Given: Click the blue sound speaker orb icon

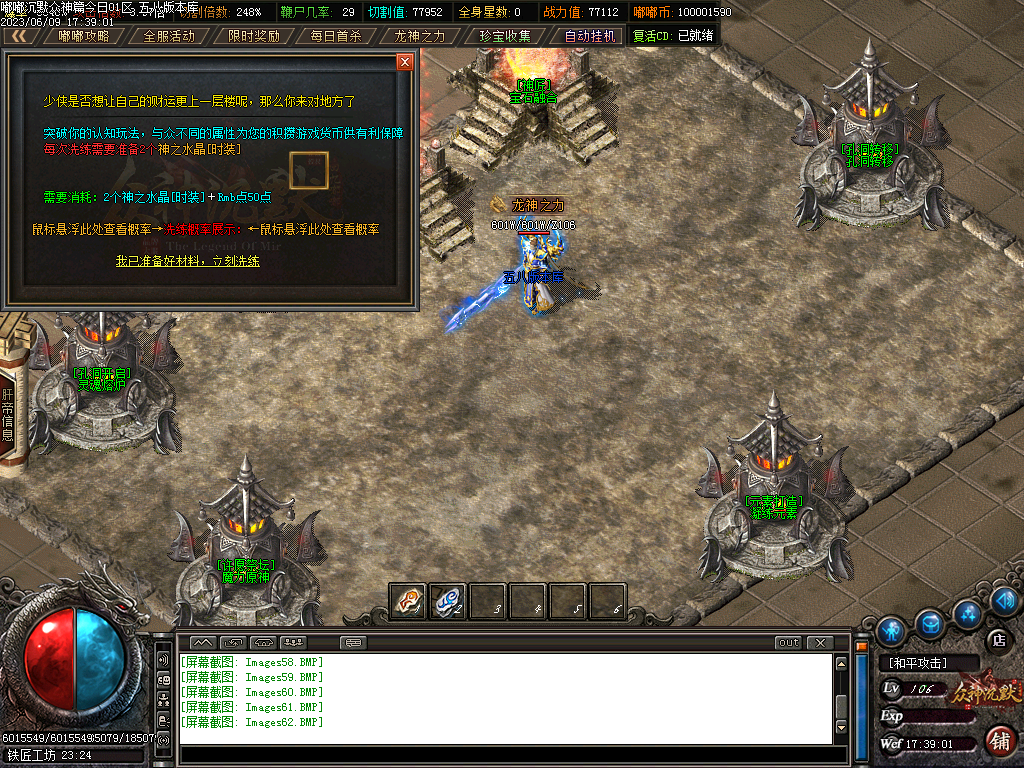Looking at the screenshot, I should [x=1006, y=600].
